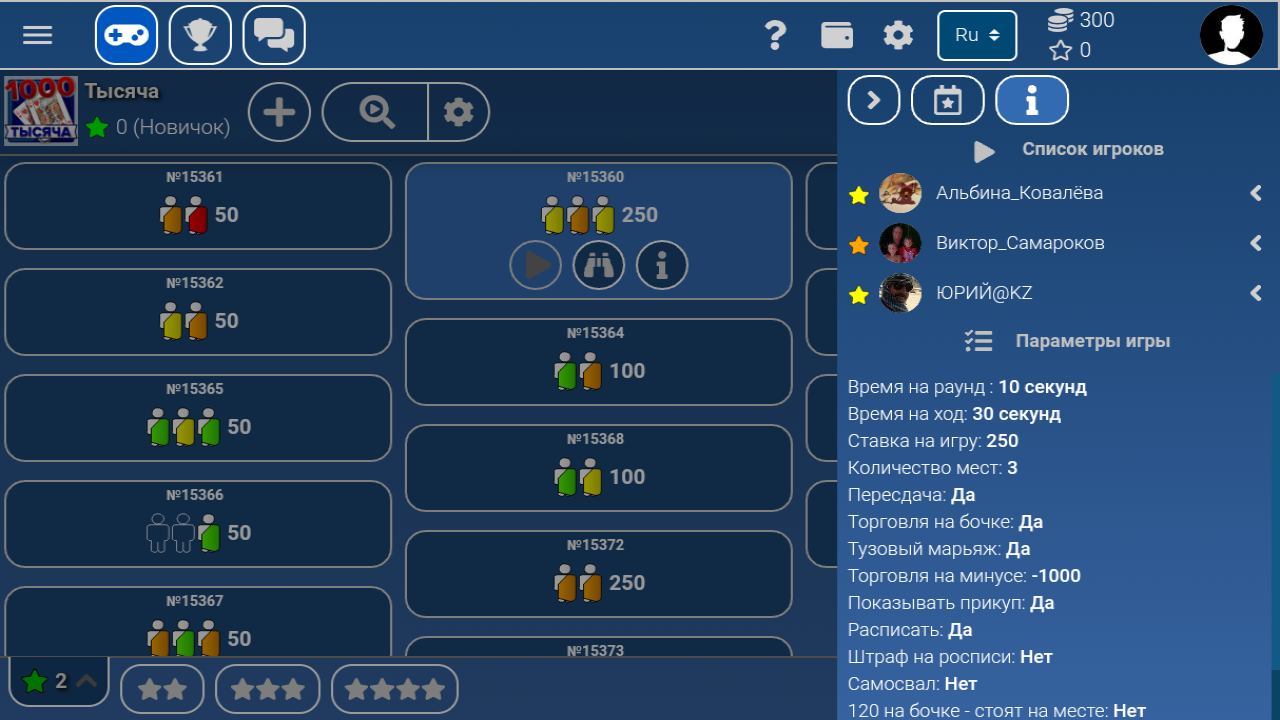Image resolution: width=1280 pixels, height=720 pixels.
Task: Select the two-star filter button
Action: (162, 688)
